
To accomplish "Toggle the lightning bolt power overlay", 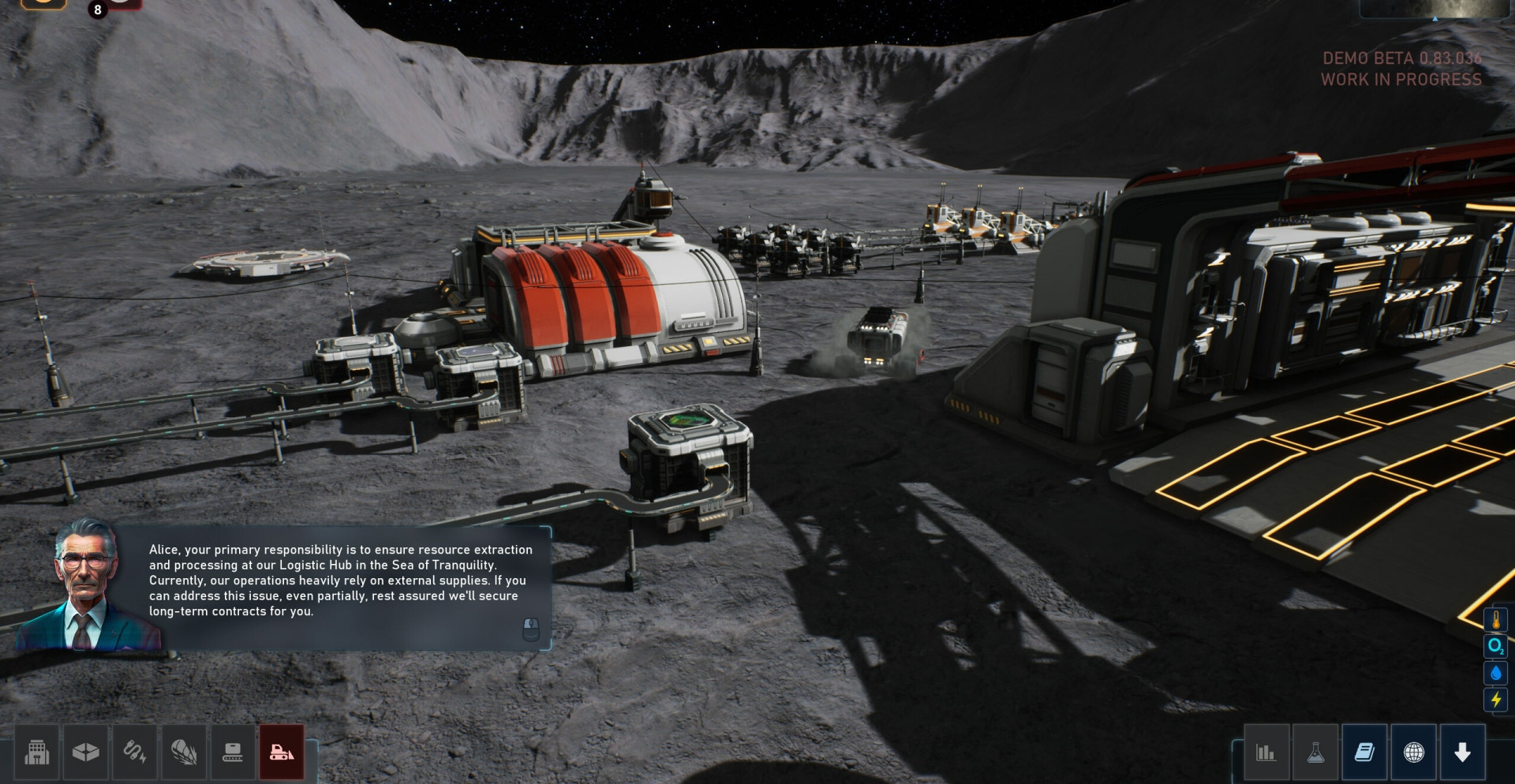I will (1495, 700).
